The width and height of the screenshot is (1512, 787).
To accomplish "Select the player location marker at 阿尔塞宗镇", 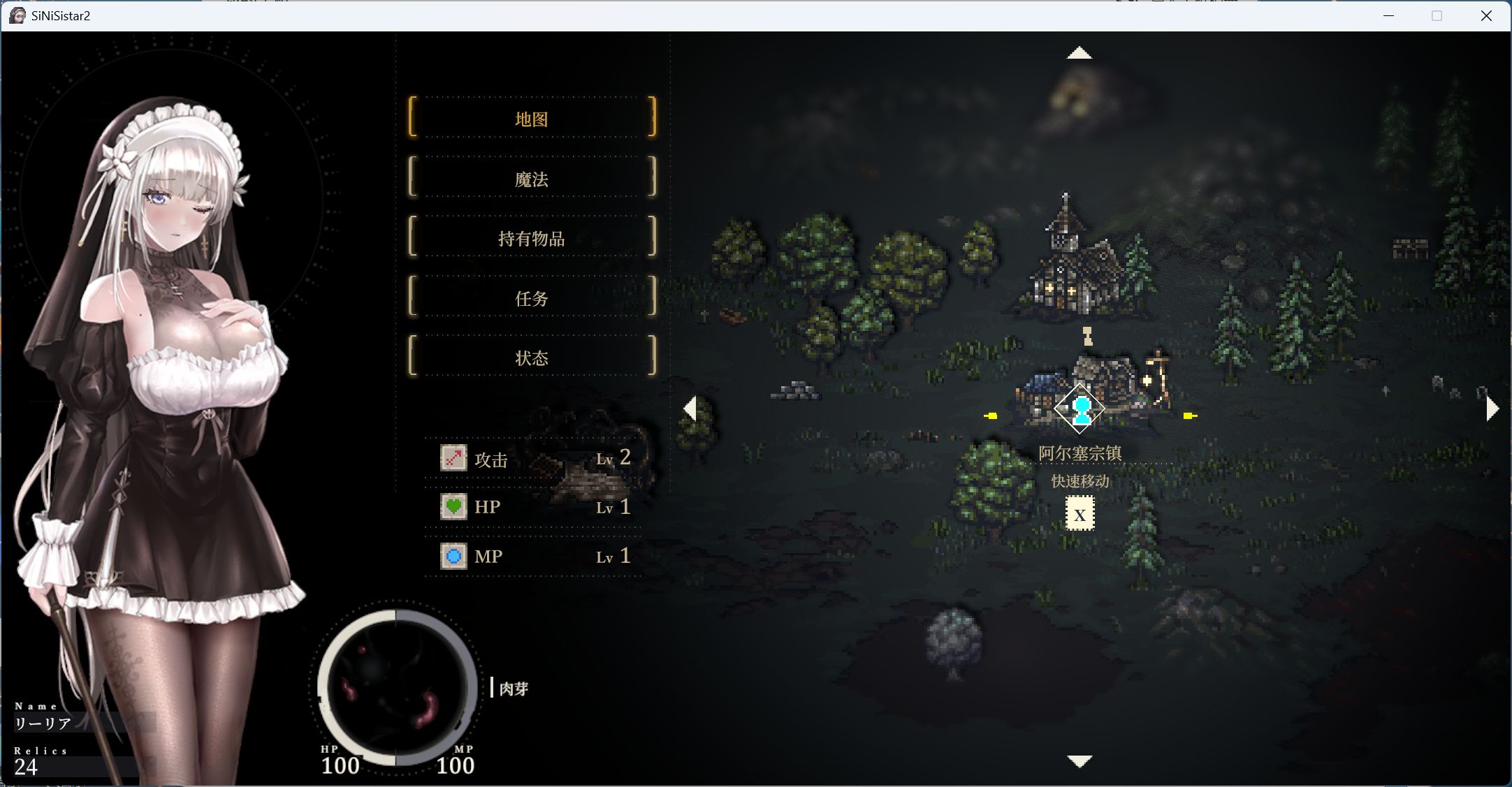I will point(1080,409).
